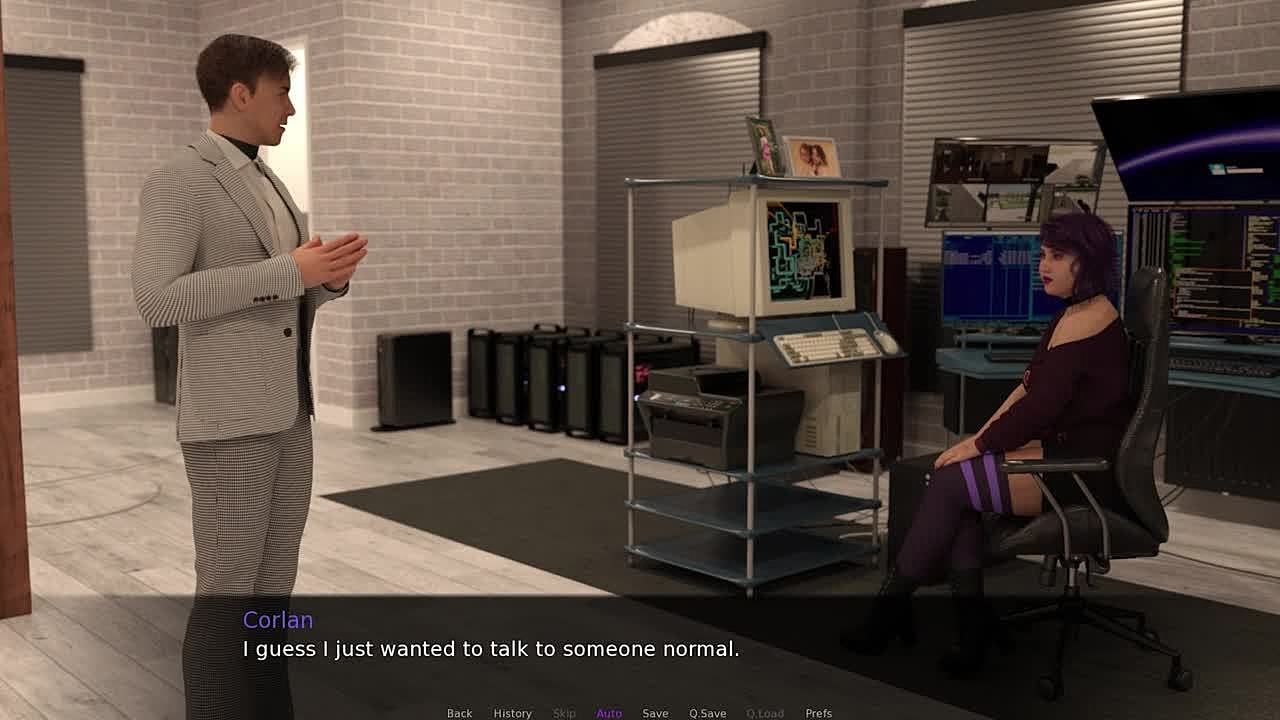
Task: Toggle Auto advance mode
Action: (609, 713)
